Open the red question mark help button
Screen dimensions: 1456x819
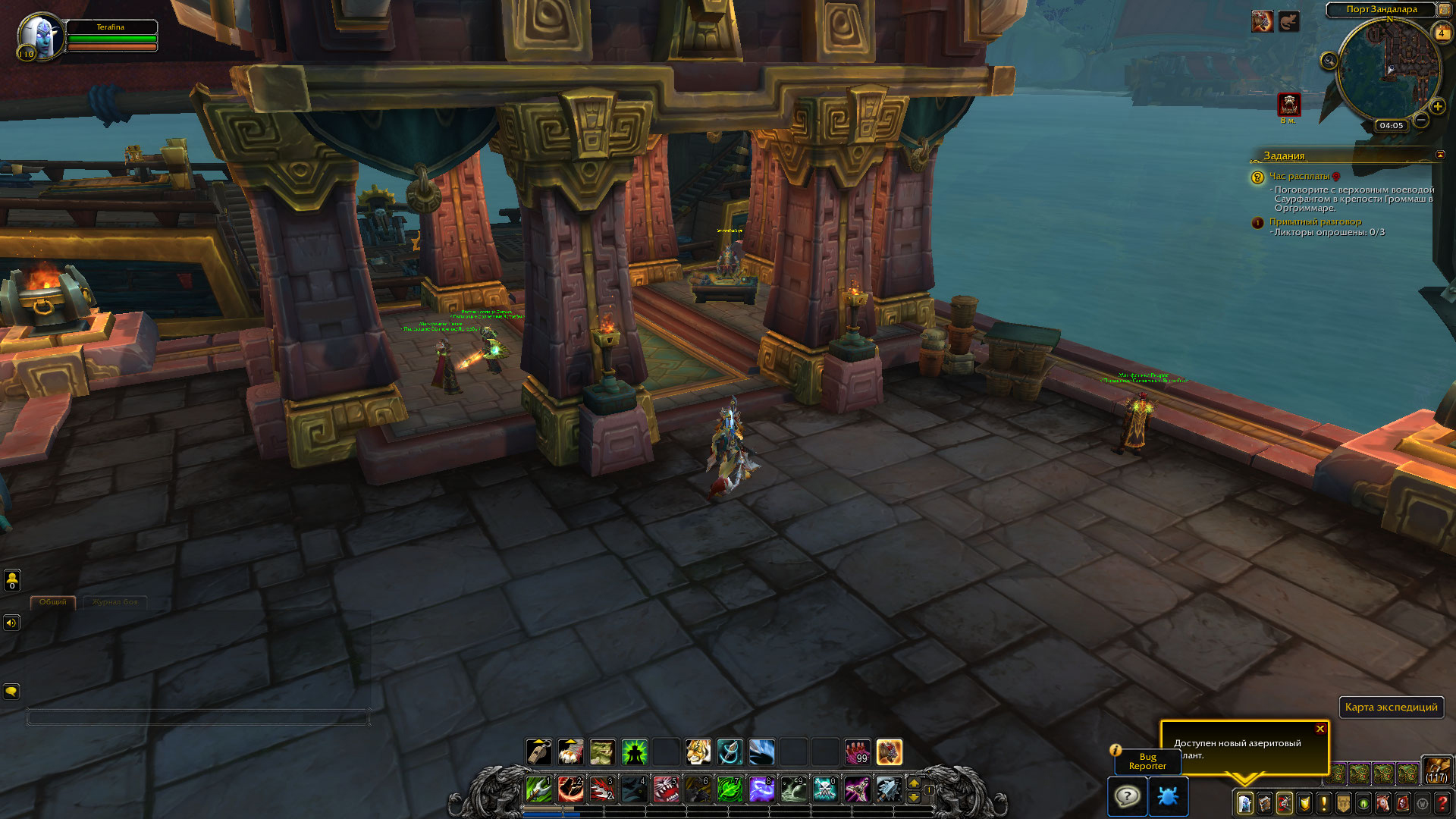[1442, 802]
